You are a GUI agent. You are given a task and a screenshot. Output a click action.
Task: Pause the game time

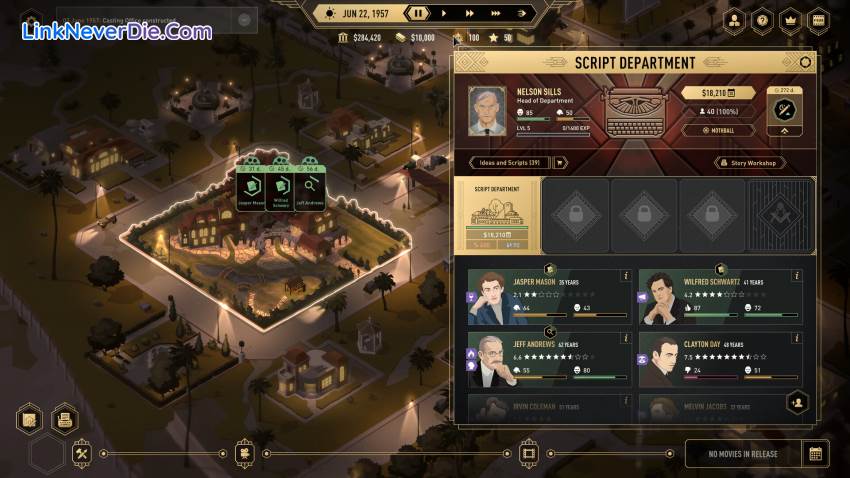click(x=420, y=13)
